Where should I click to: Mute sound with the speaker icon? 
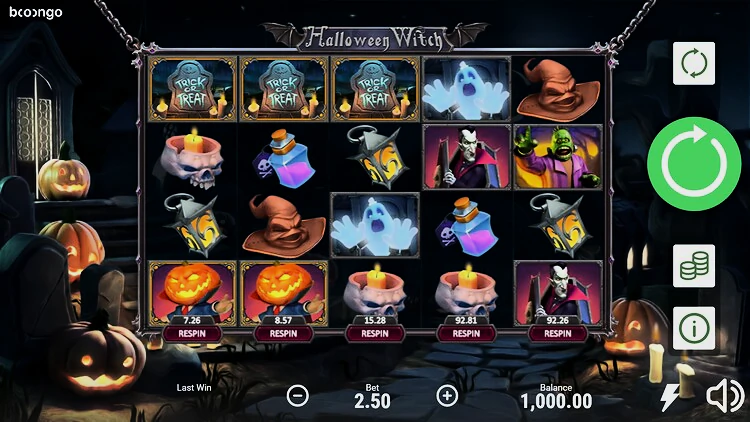coord(724,397)
